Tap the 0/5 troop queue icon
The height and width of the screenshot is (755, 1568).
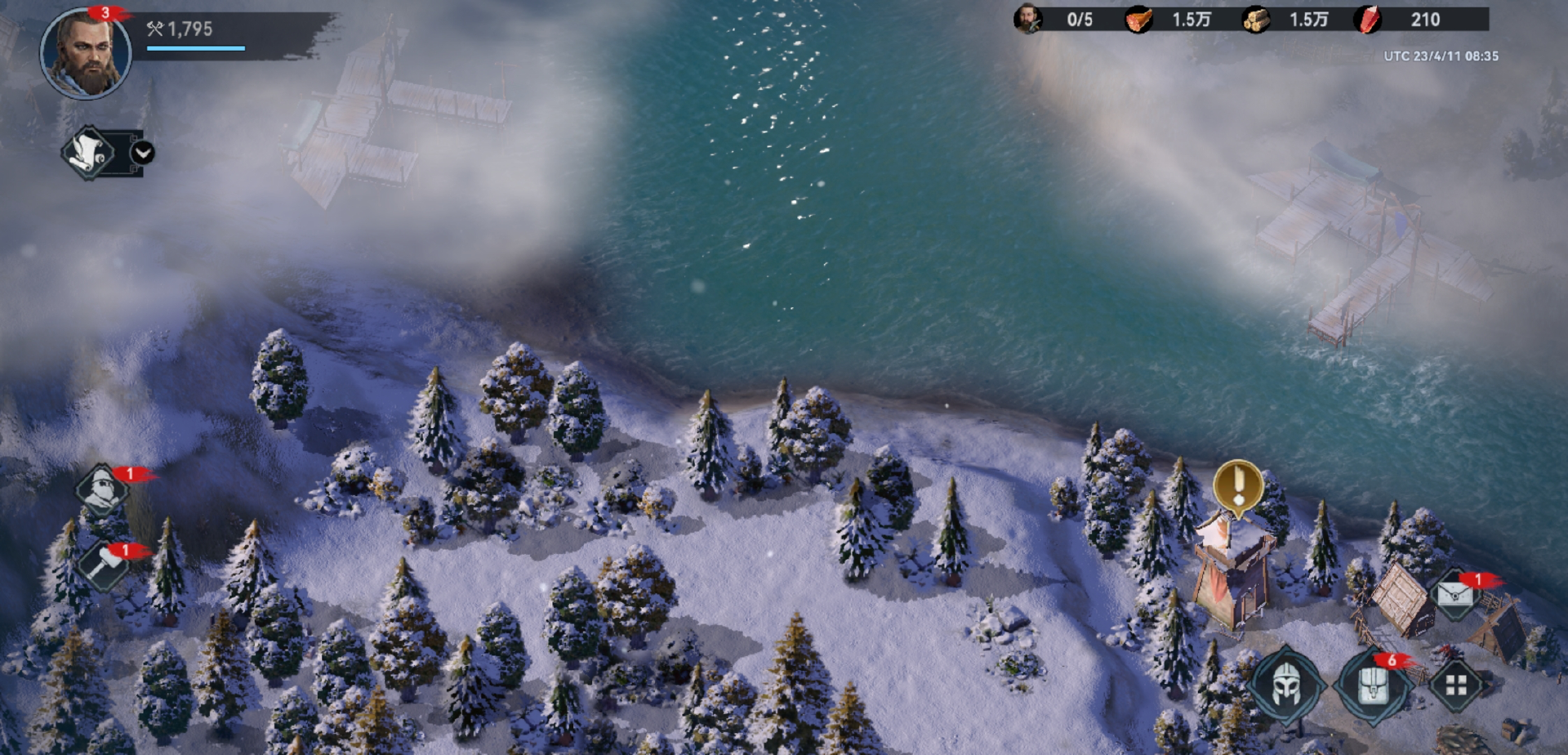click(1028, 19)
